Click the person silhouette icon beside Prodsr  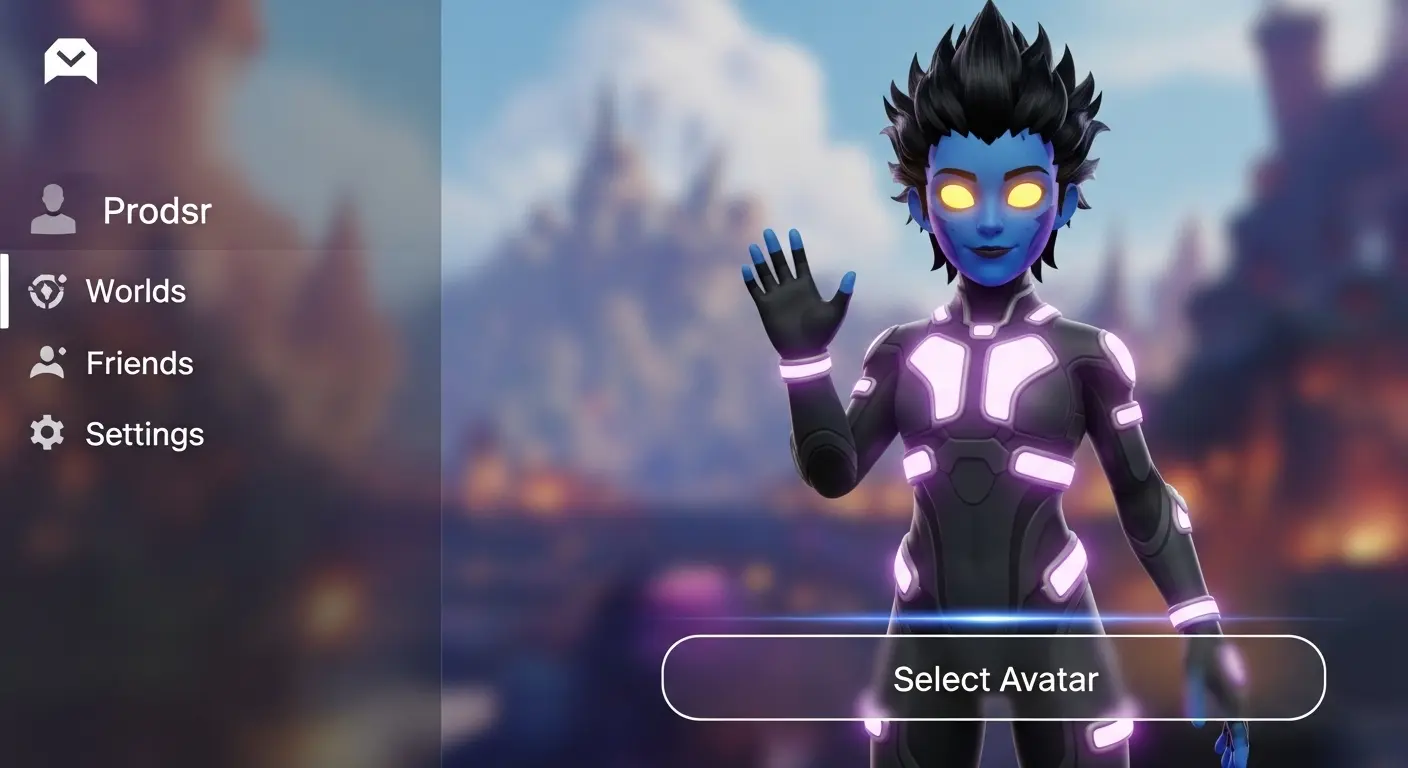(x=52, y=211)
